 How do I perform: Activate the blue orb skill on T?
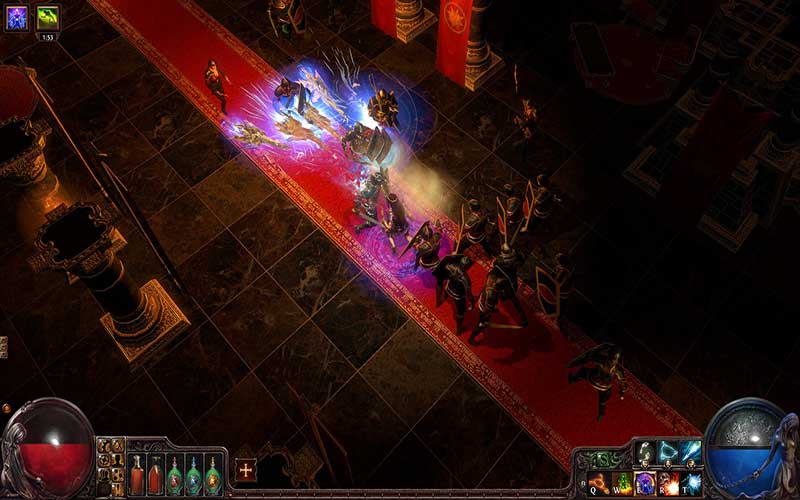tap(690, 483)
